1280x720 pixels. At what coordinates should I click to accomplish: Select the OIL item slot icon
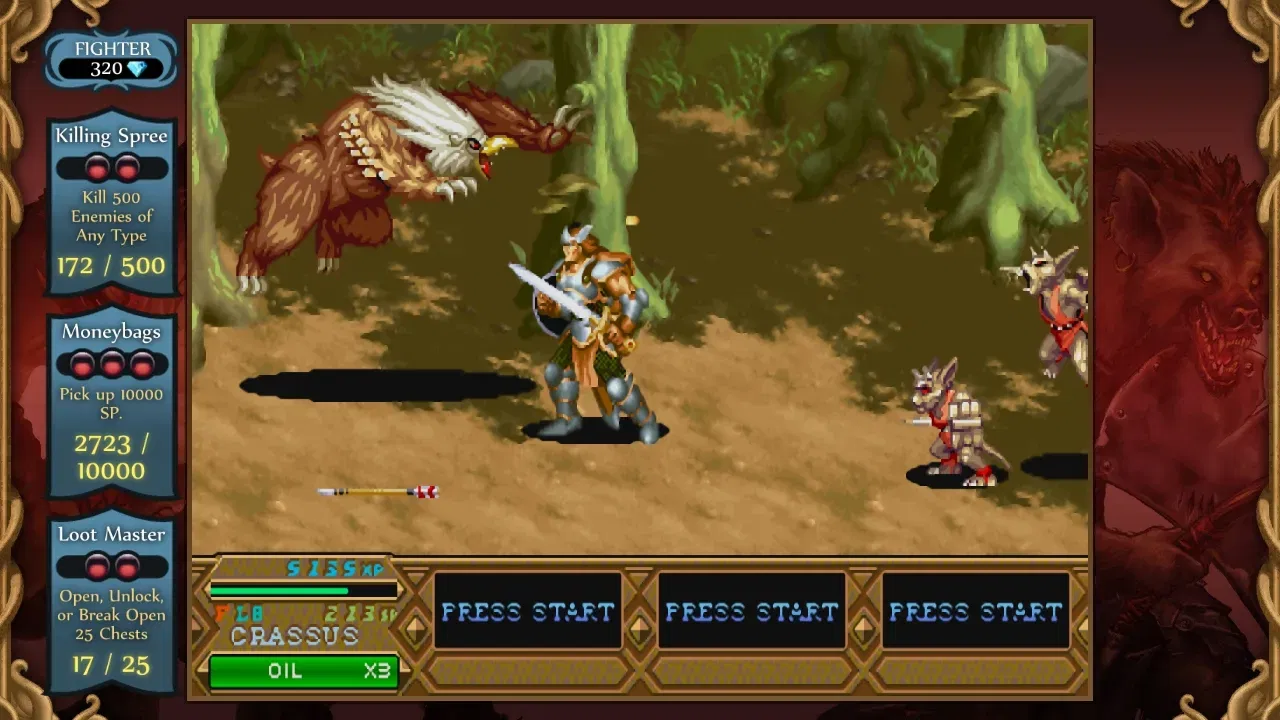click(302, 671)
